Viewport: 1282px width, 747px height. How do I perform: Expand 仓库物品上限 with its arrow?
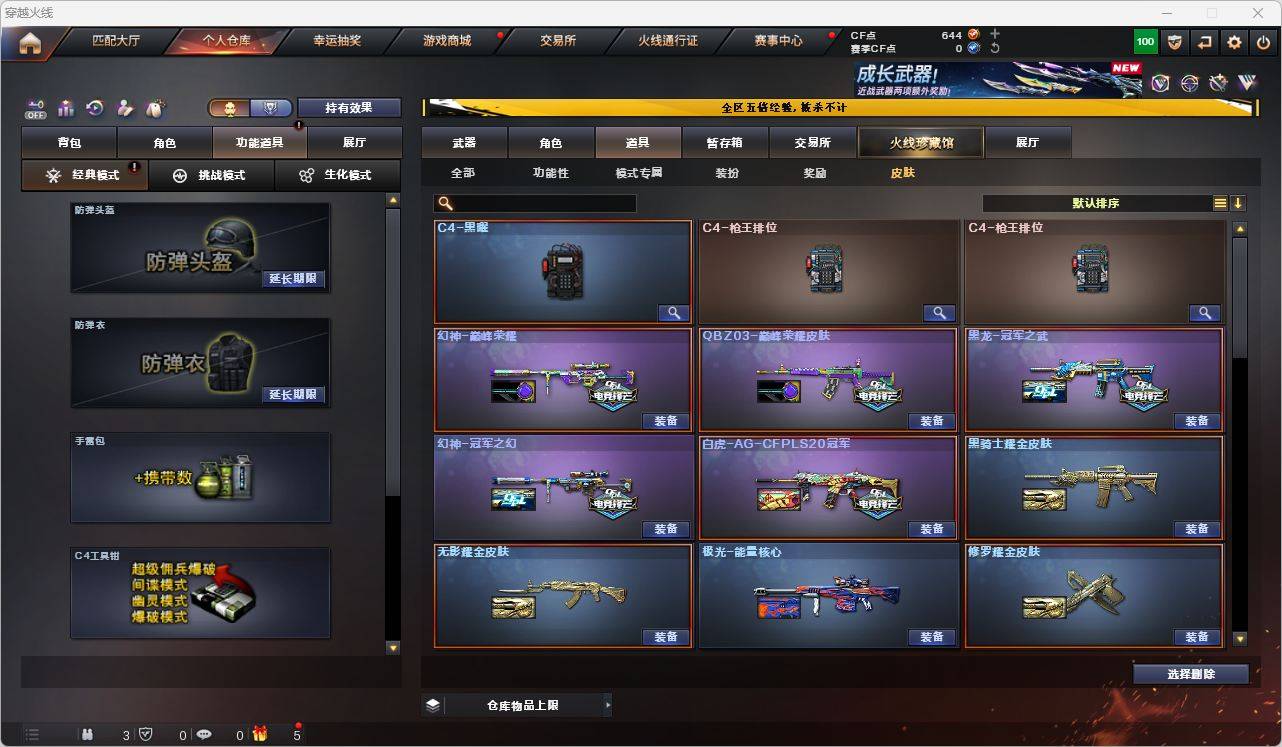pyautogui.click(x=608, y=704)
